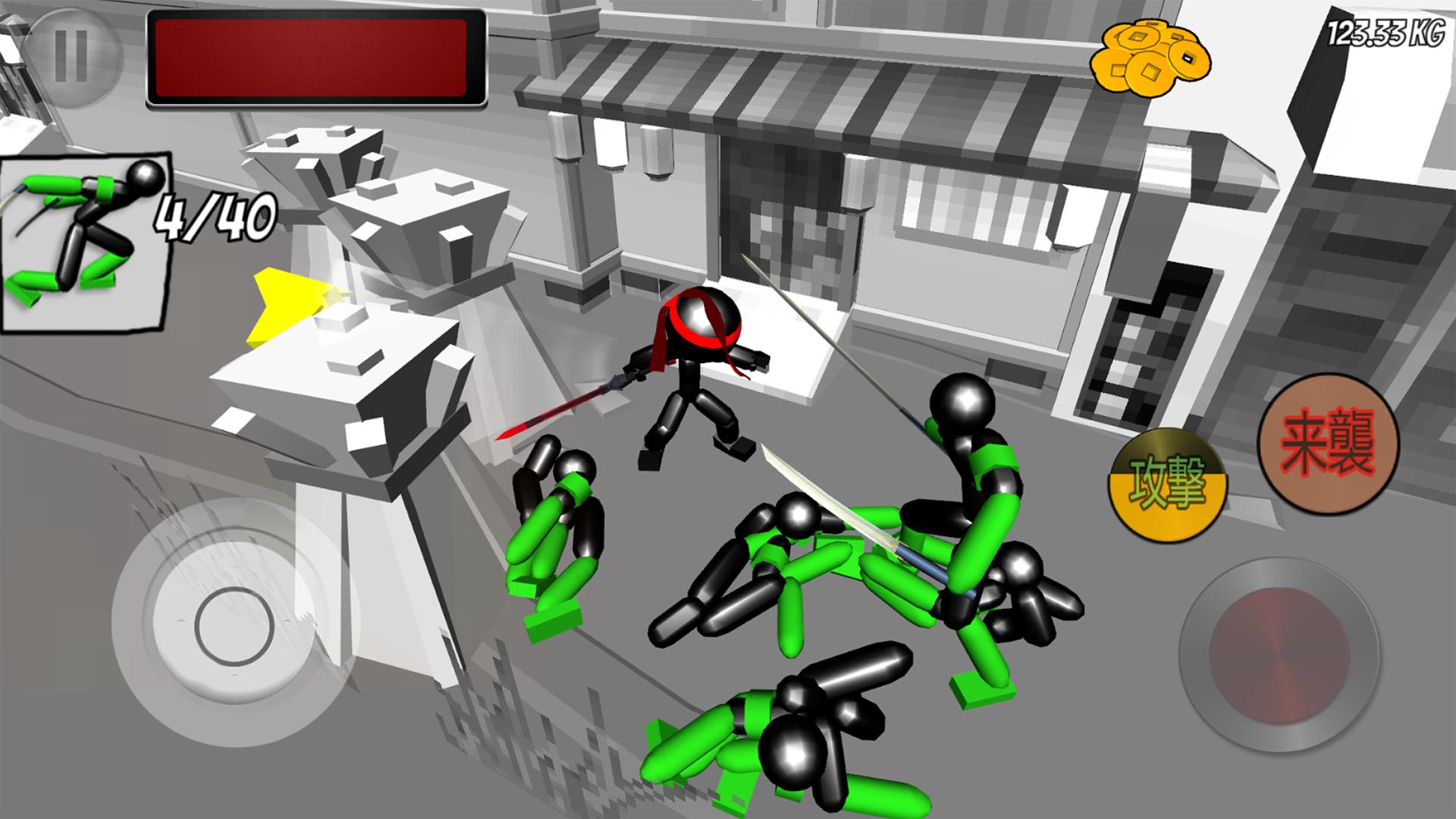Screen dimensions: 1456x819
Task: Open the kill counter showing 4/40
Action: [x=215, y=218]
